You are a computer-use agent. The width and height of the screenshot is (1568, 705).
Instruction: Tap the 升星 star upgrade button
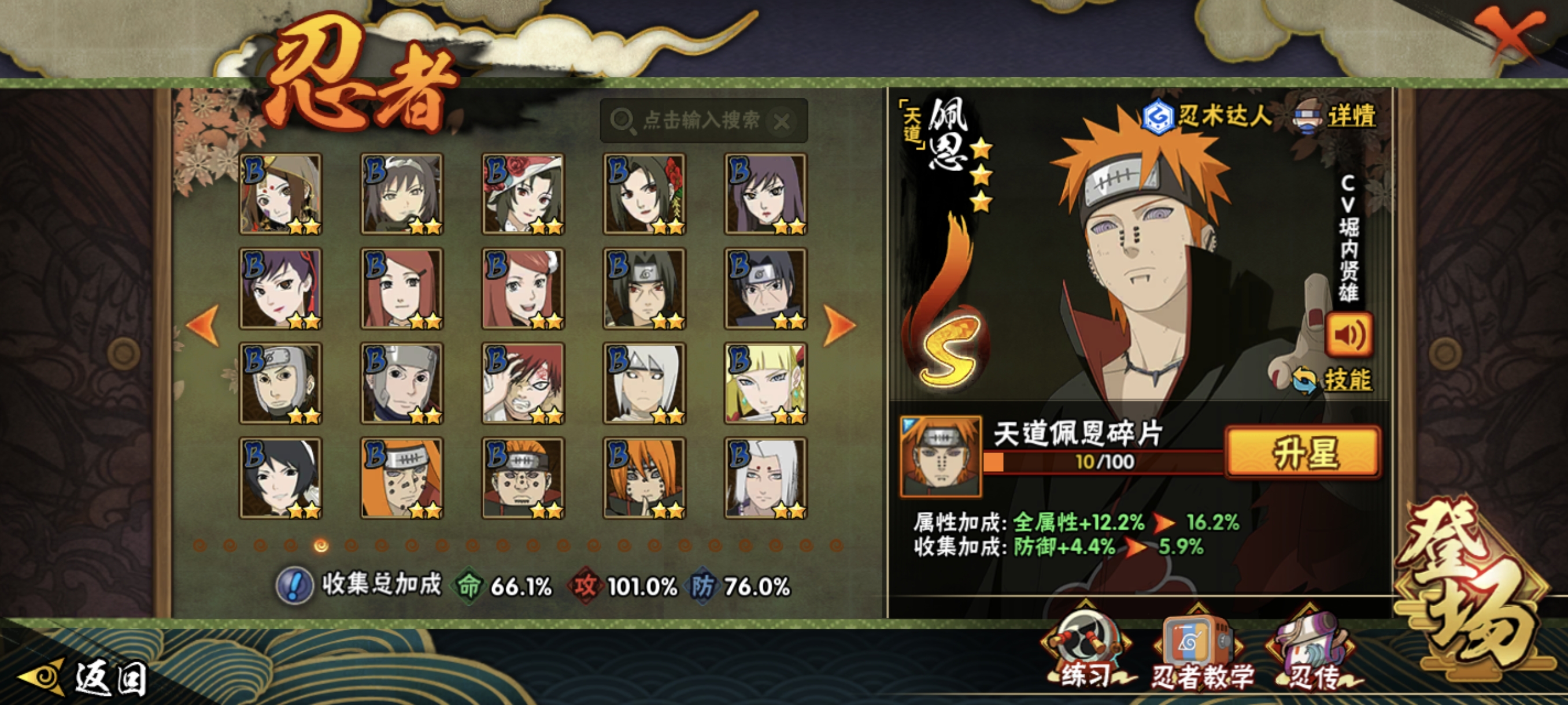click(1303, 452)
